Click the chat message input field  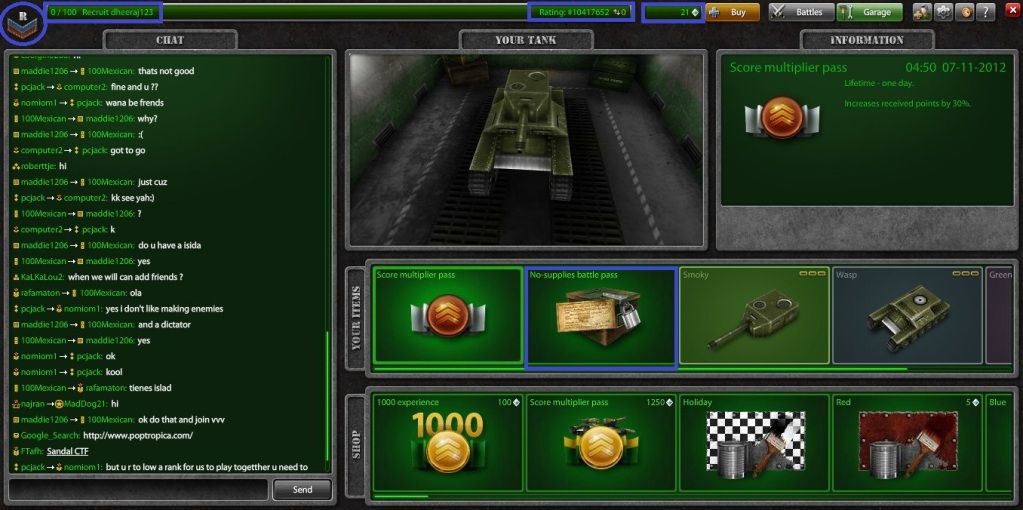click(138, 489)
